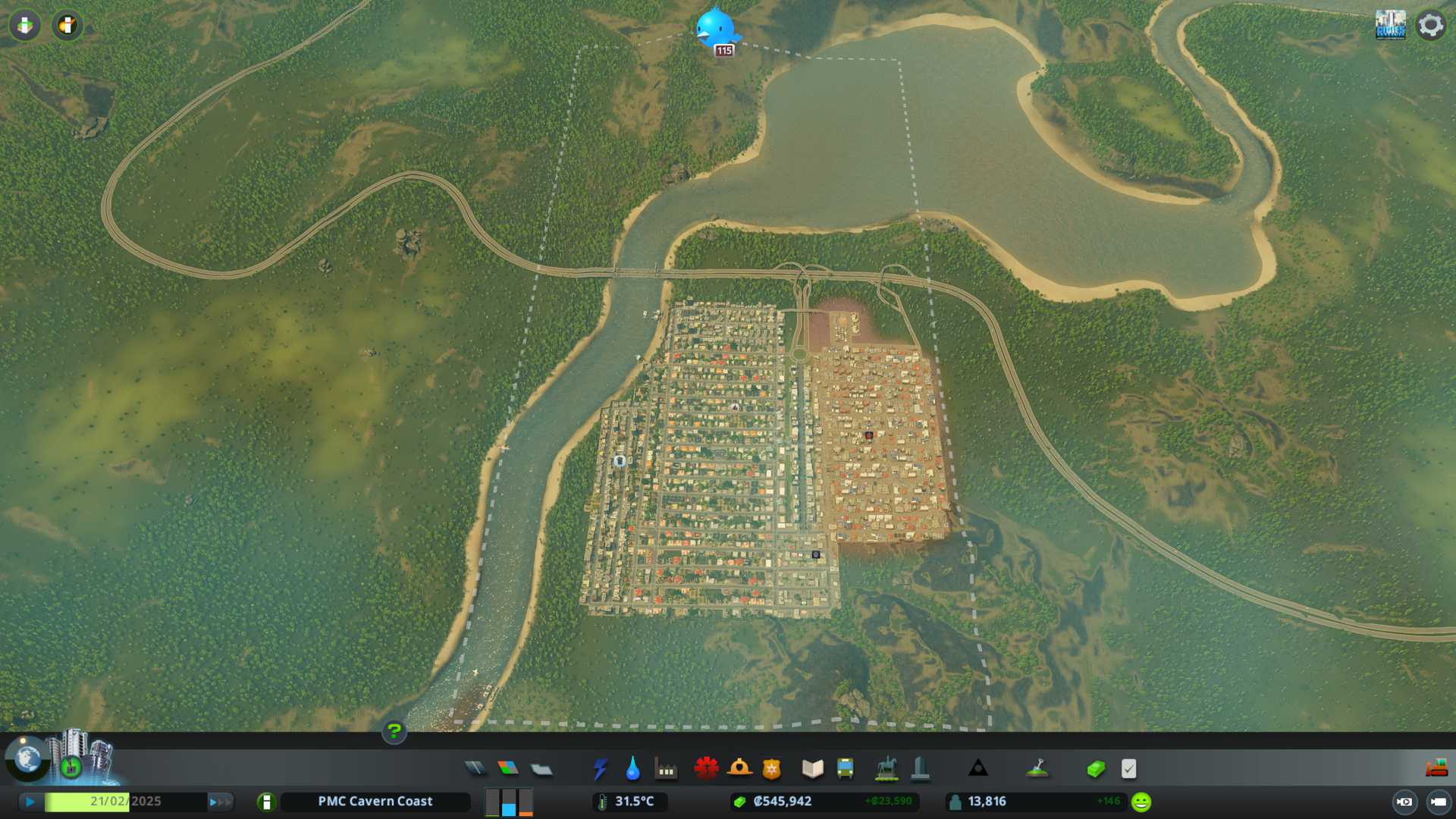
Task: Open Water and Sewage services
Action: (632, 769)
